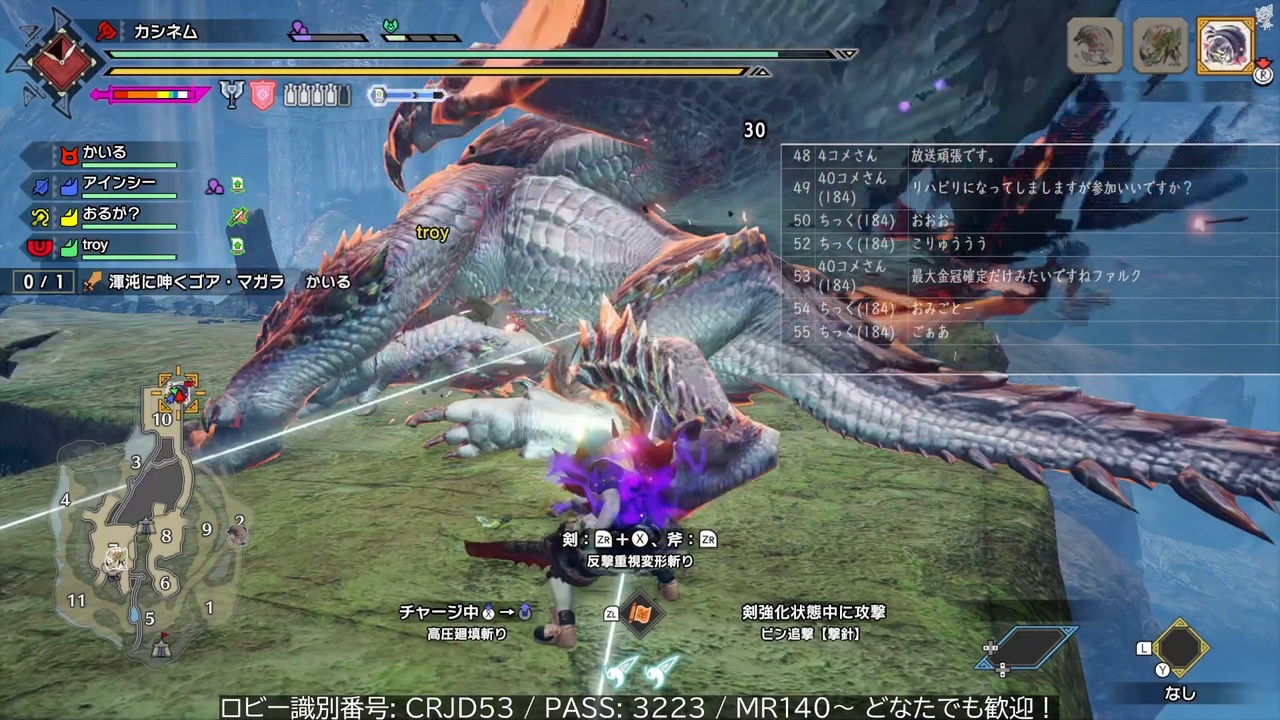Select the green Chameleos monster icon
This screenshot has width=1280, height=720.
point(1160,45)
